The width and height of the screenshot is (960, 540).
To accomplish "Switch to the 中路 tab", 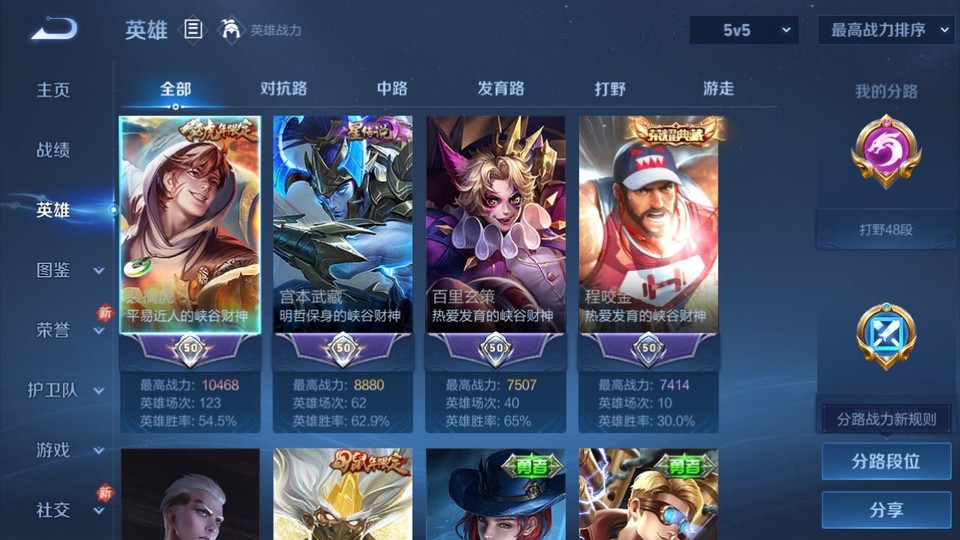I will [392, 89].
